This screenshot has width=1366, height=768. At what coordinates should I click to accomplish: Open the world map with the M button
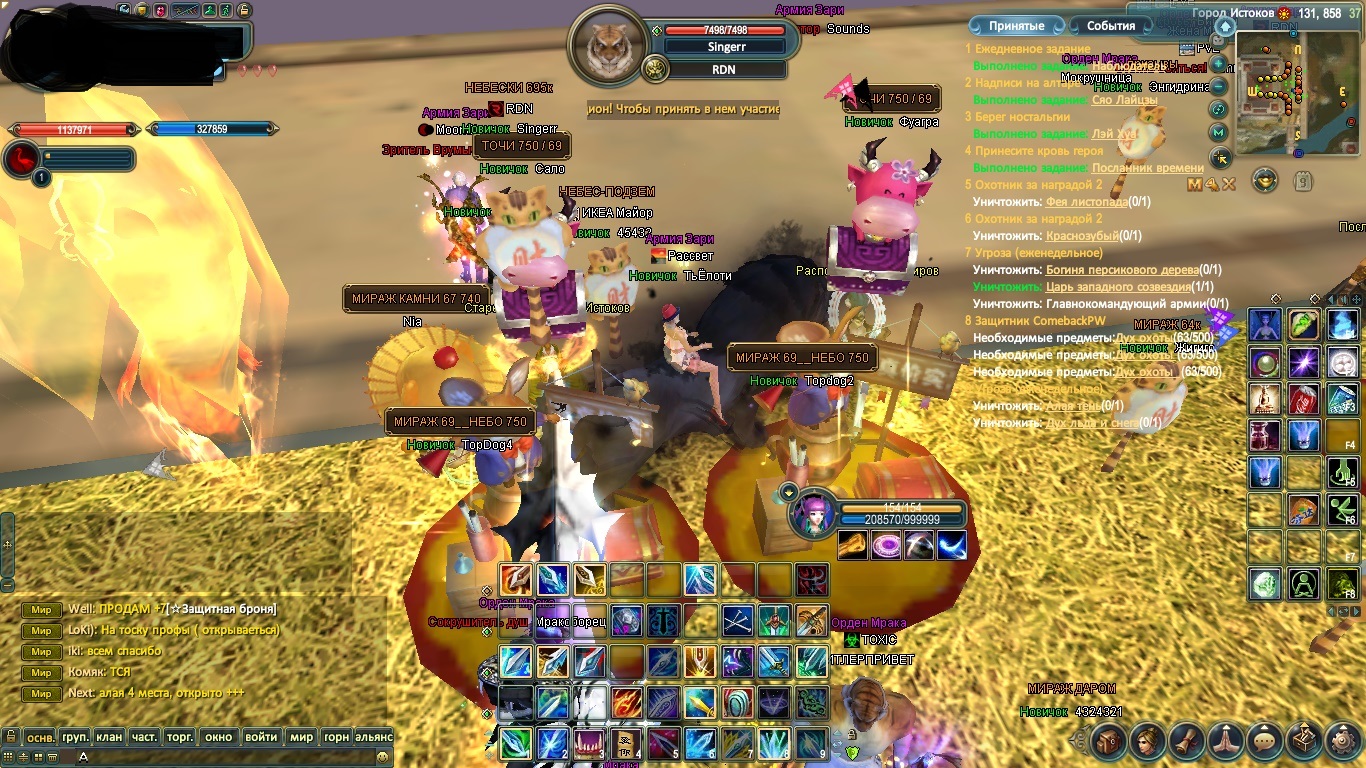pyautogui.click(x=1219, y=132)
